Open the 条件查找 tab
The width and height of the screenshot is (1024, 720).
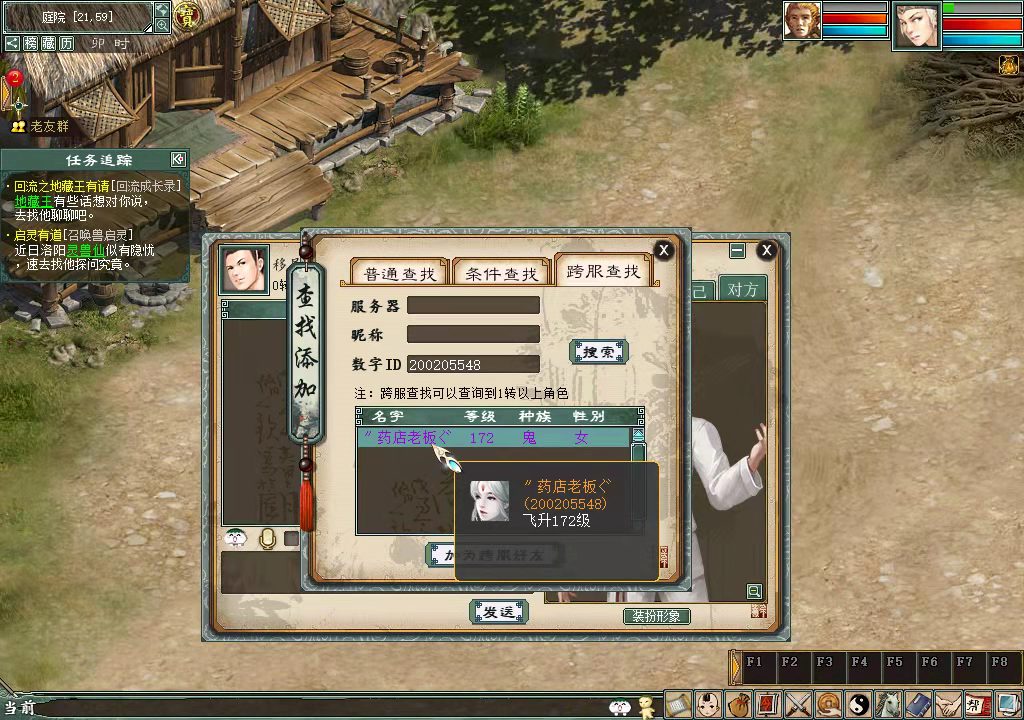click(x=501, y=274)
